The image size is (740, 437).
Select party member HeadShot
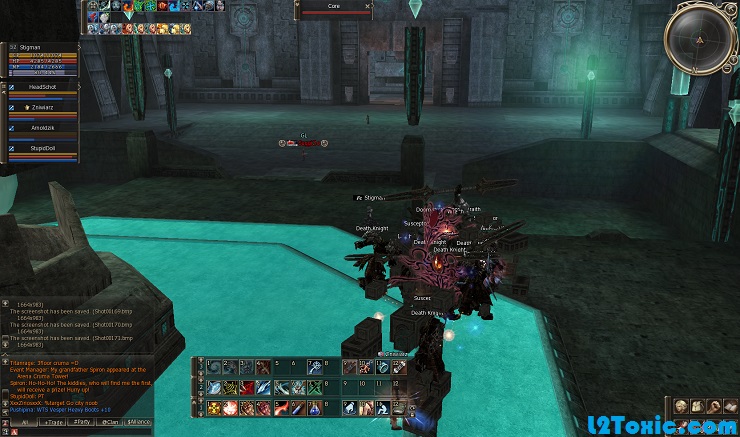coord(42,88)
